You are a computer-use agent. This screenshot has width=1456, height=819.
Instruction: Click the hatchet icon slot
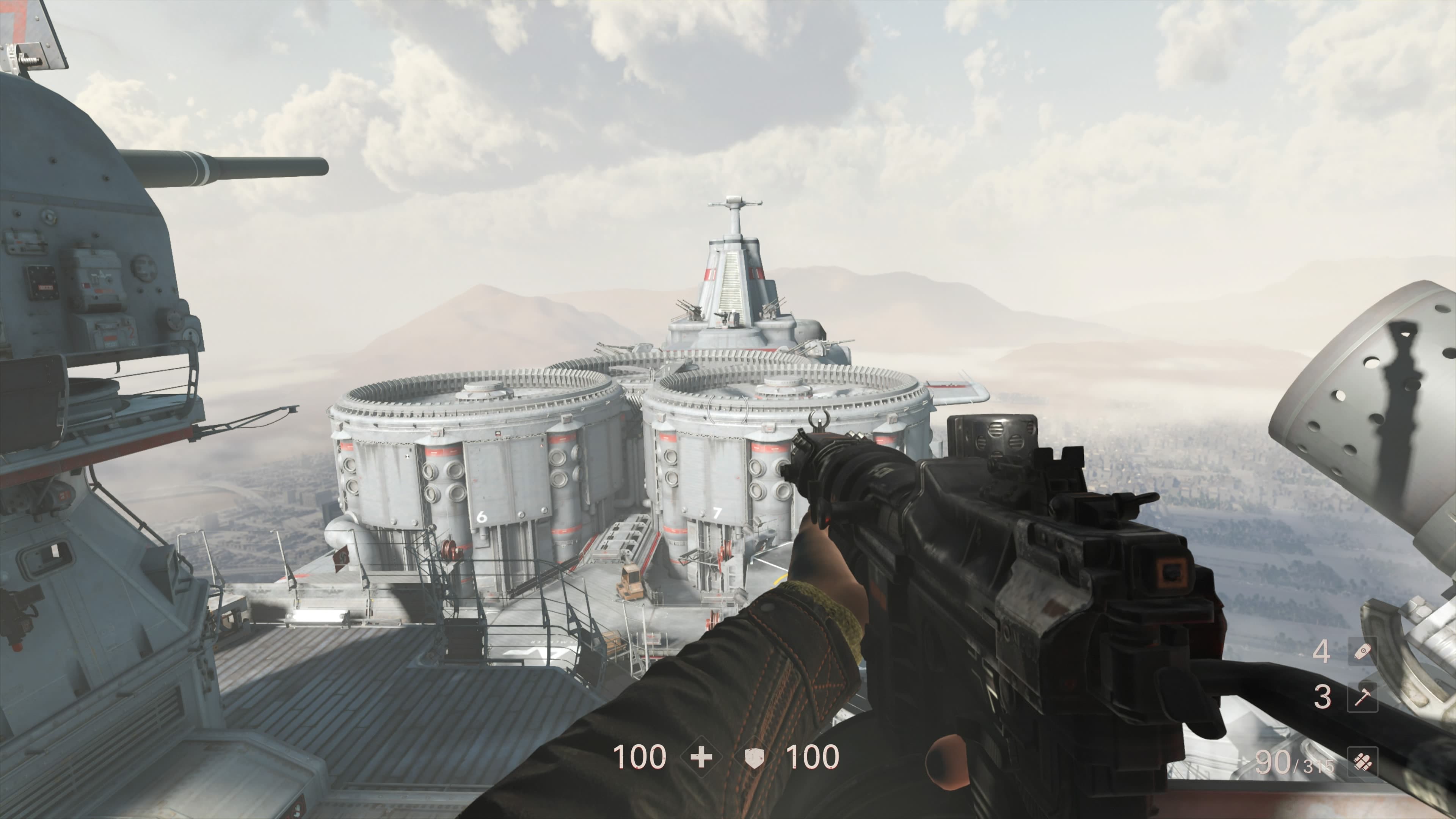pyautogui.click(x=1362, y=697)
